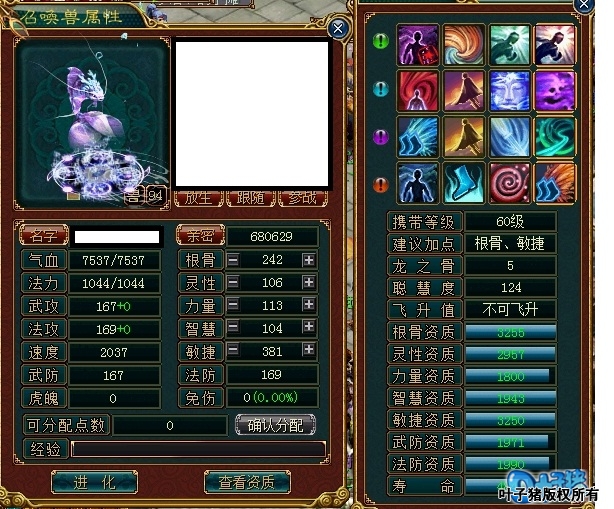The width and height of the screenshot is (614, 509).
Task: Click the 亲密 intimacy button
Action: click(199, 237)
